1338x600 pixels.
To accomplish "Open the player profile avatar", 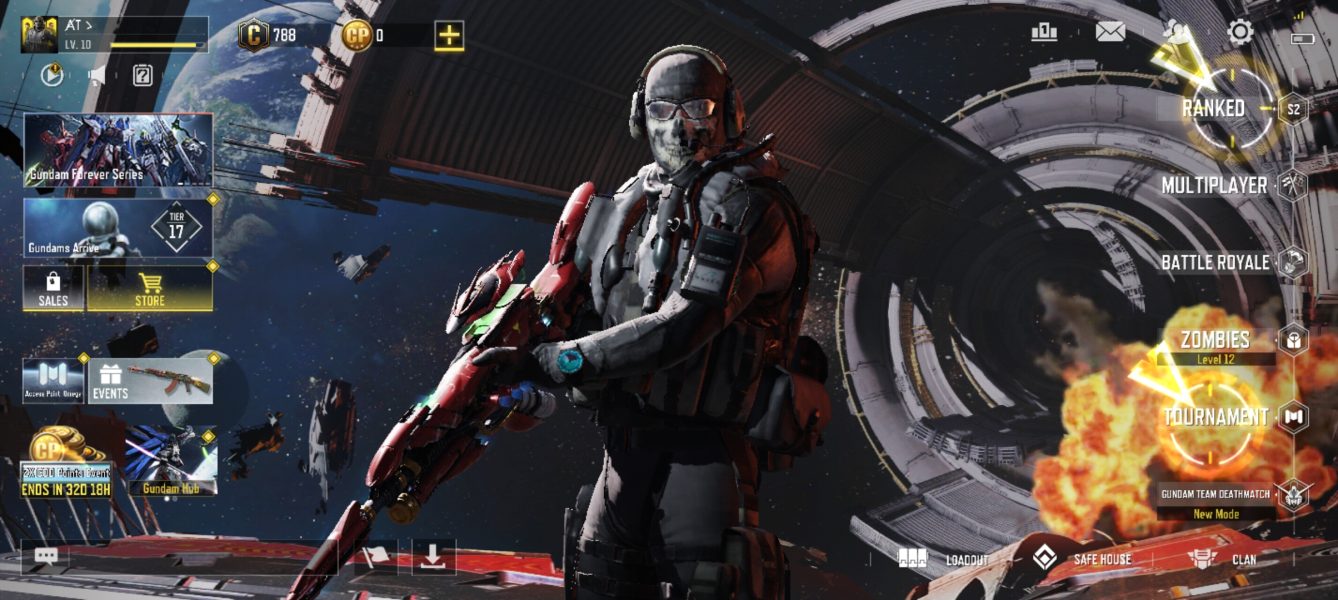I will coord(39,34).
